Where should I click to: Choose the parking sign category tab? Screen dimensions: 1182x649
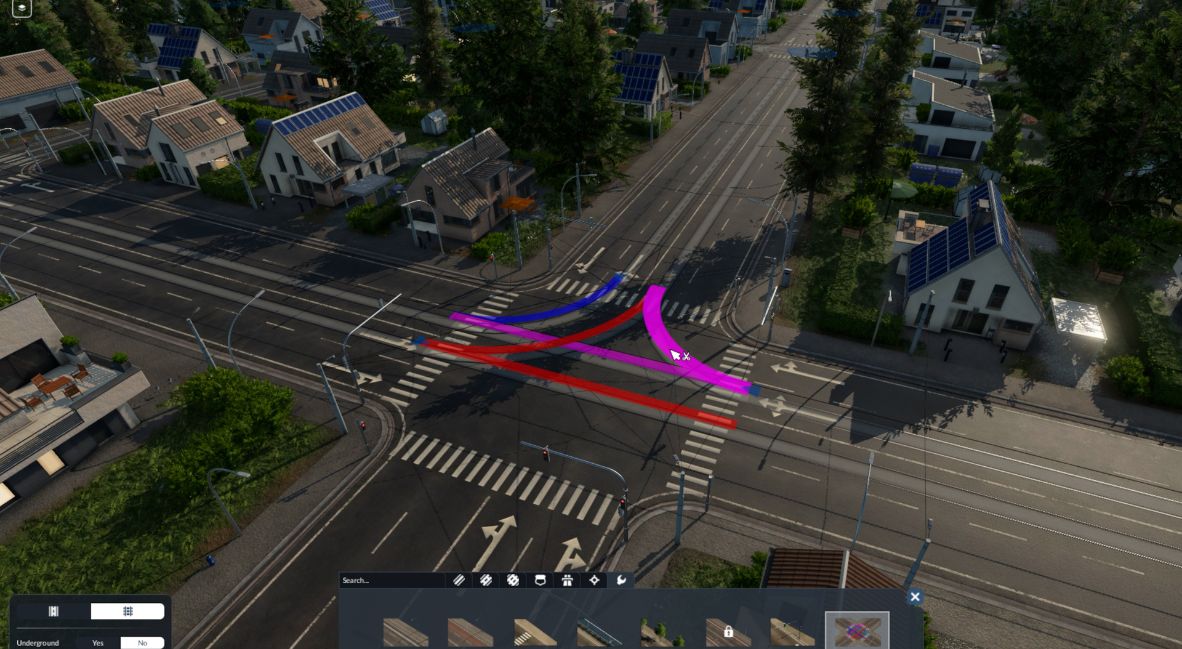tap(540, 580)
